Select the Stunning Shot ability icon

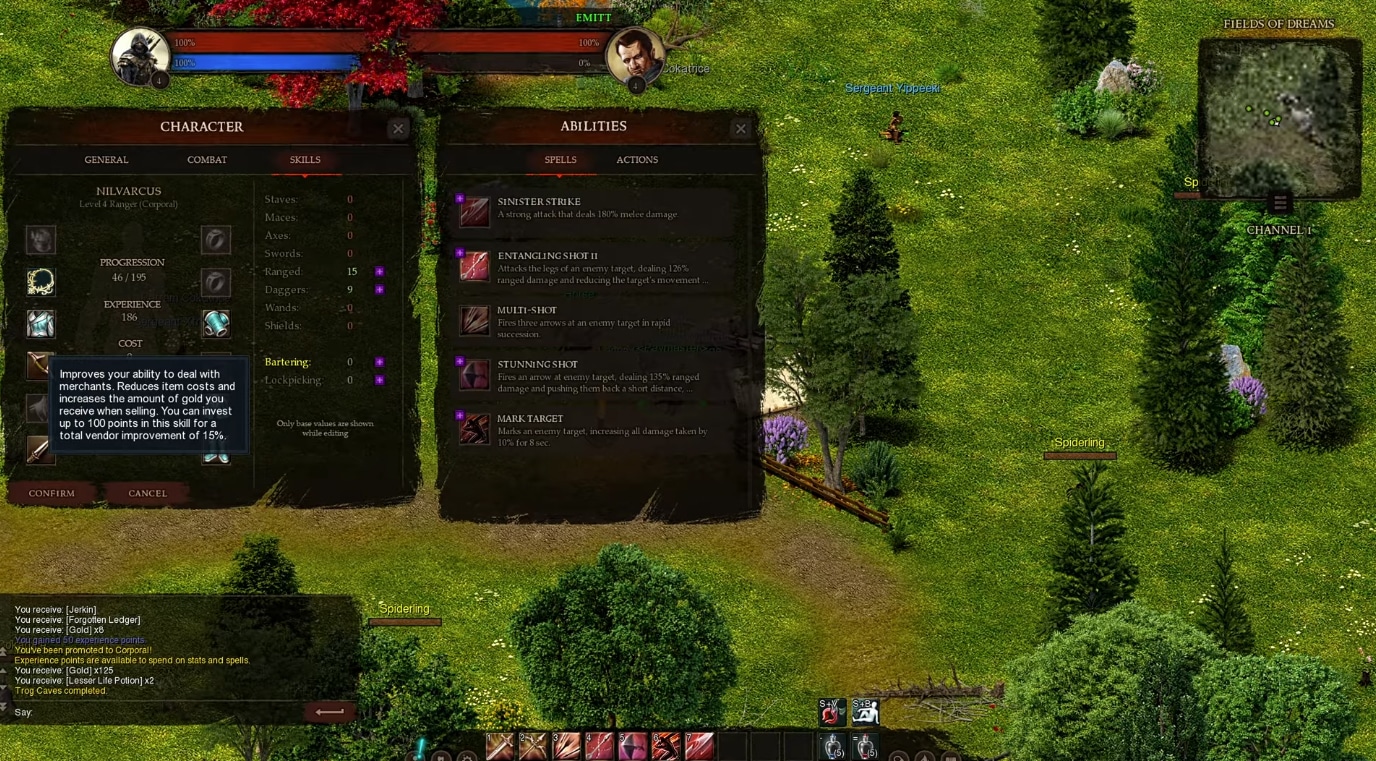click(x=474, y=374)
